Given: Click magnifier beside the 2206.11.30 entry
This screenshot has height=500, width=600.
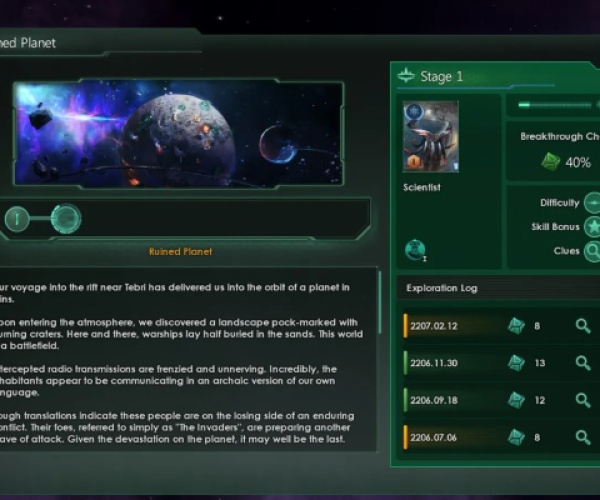Looking at the screenshot, I should pyautogui.click(x=583, y=363).
